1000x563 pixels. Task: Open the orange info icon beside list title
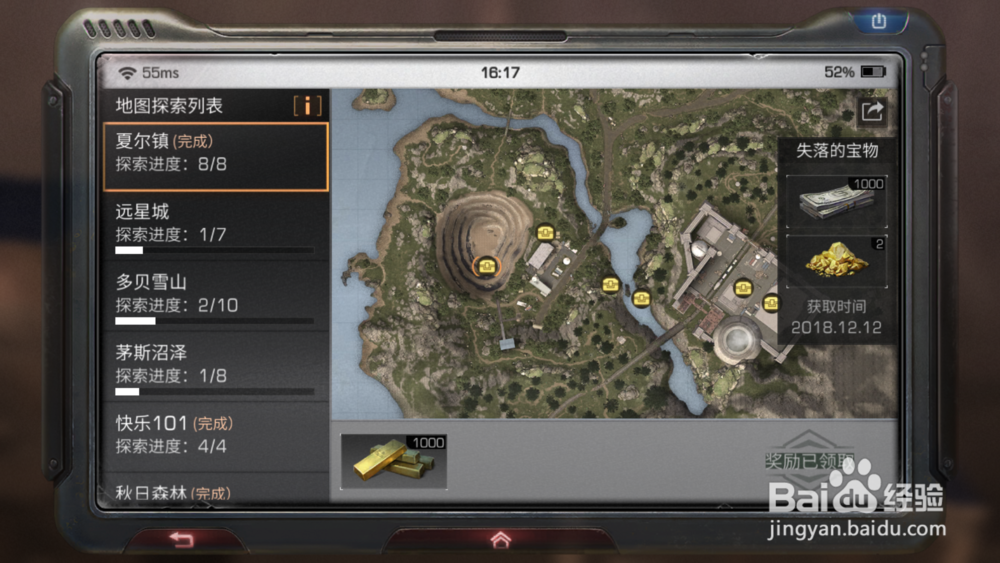307,106
